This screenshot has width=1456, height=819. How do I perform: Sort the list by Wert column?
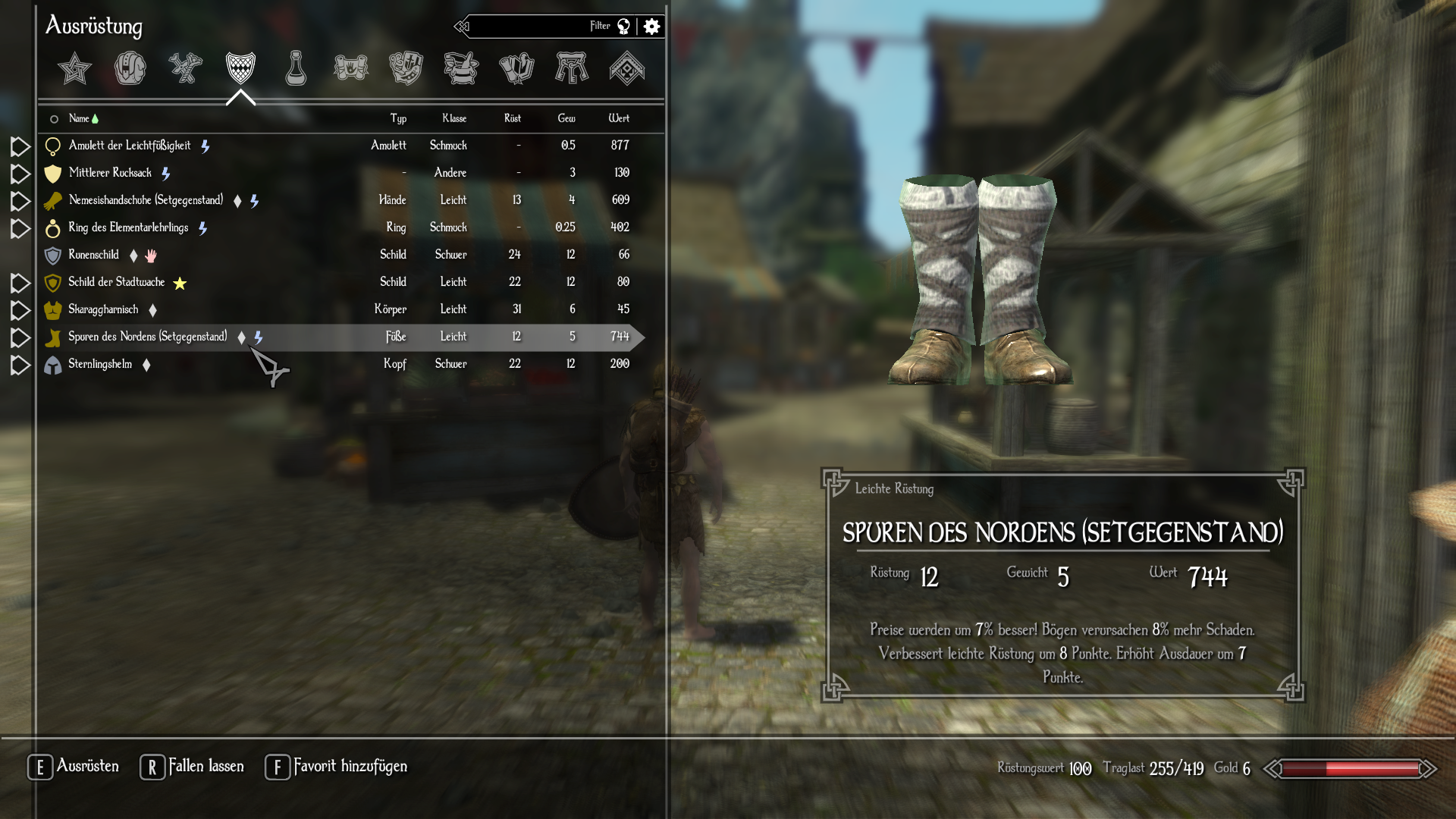(x=619, y=118)
